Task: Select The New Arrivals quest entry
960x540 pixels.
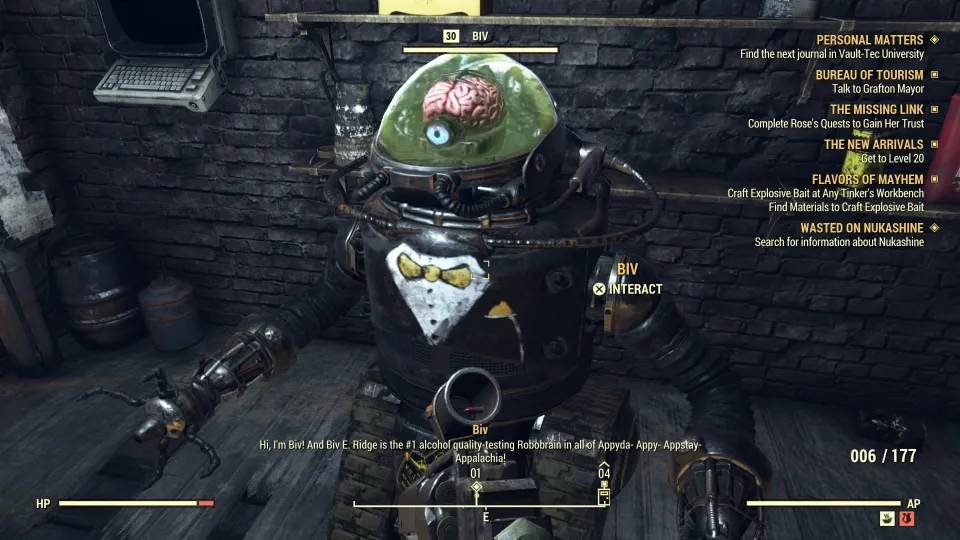Action: 873,145
